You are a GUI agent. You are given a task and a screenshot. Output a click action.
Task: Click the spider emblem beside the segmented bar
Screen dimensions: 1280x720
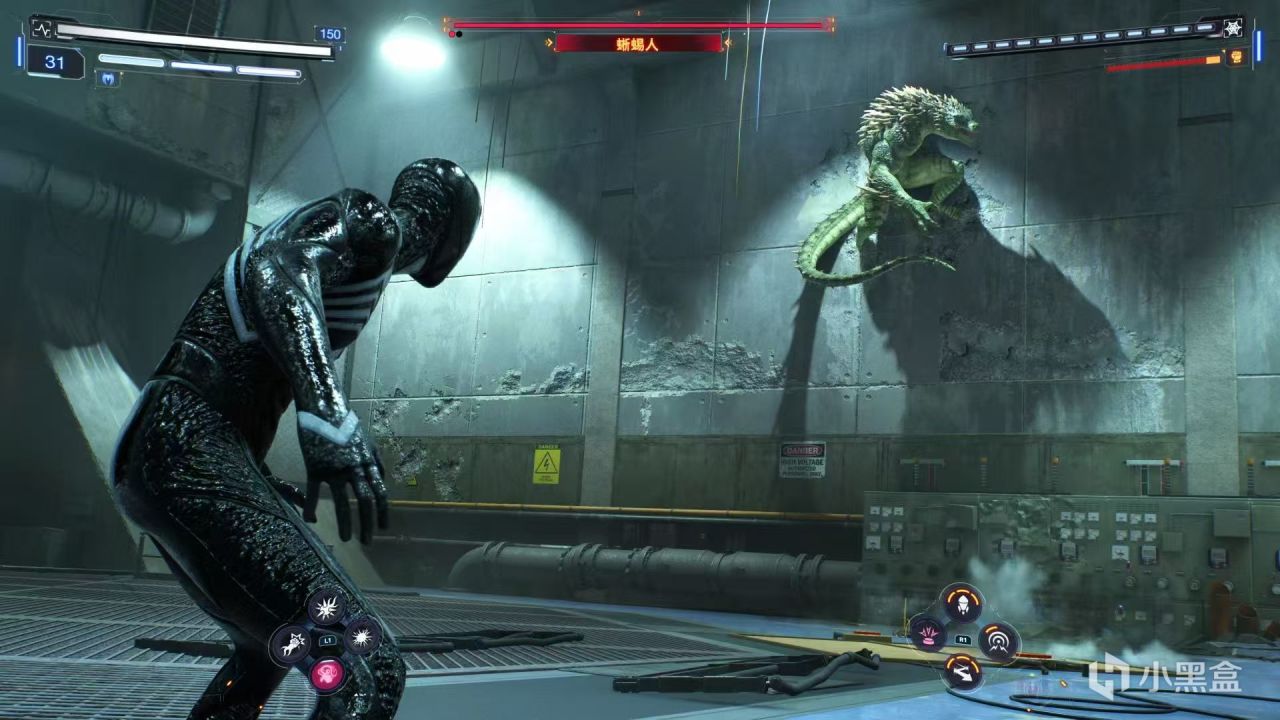(x=1235, y=27)
